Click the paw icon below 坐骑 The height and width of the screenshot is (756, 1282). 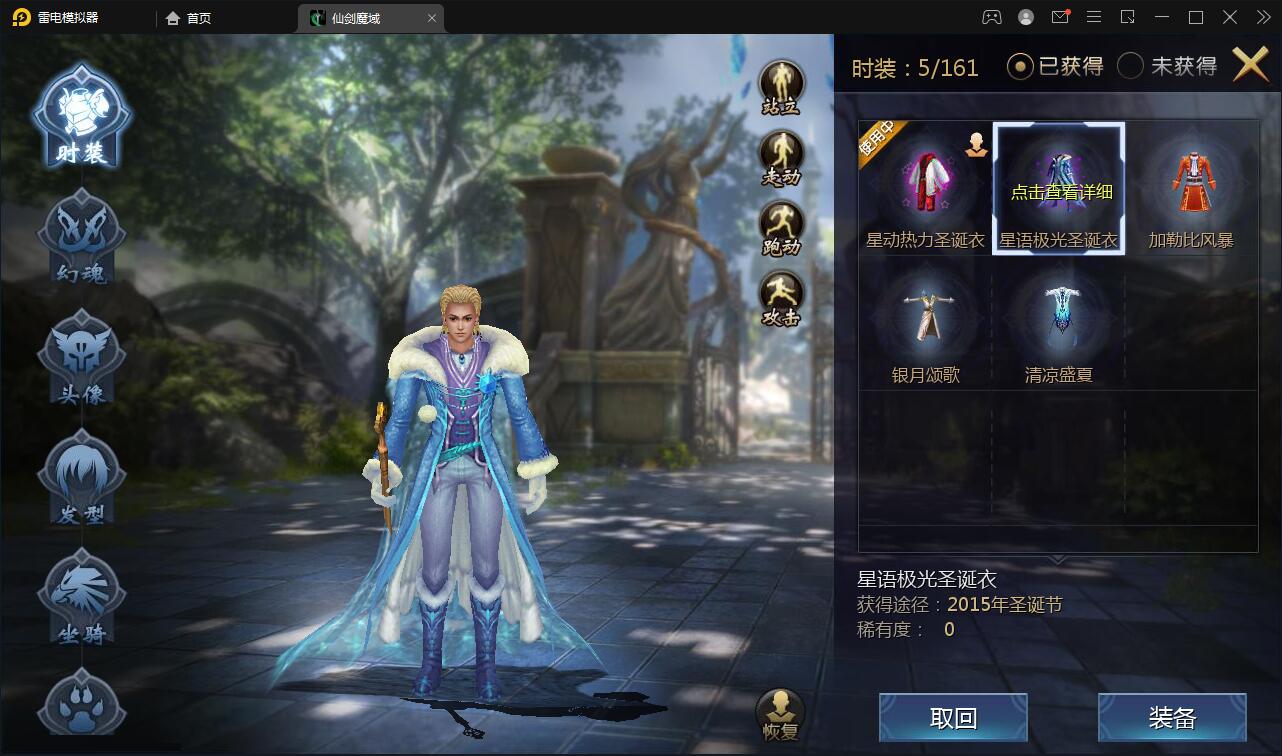click(x=80, y=705)
